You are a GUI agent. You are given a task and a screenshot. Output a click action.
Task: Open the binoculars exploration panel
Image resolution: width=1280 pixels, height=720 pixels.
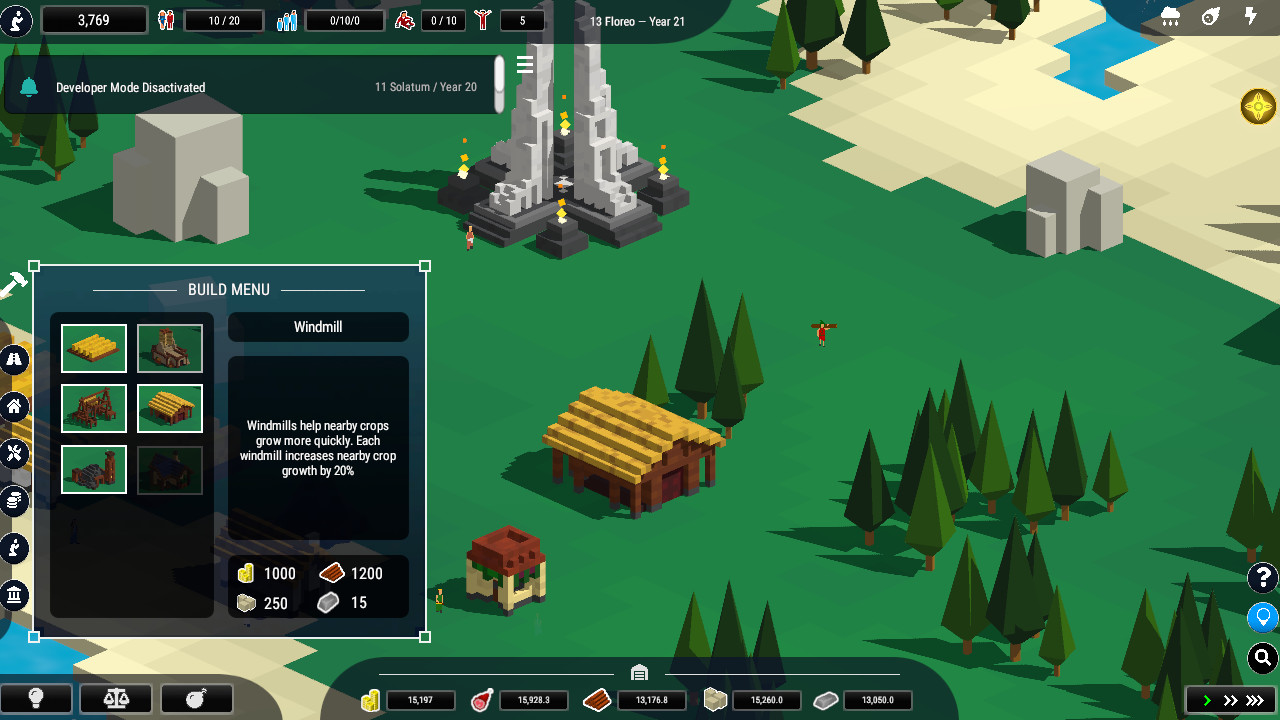(x=14, y=360)
